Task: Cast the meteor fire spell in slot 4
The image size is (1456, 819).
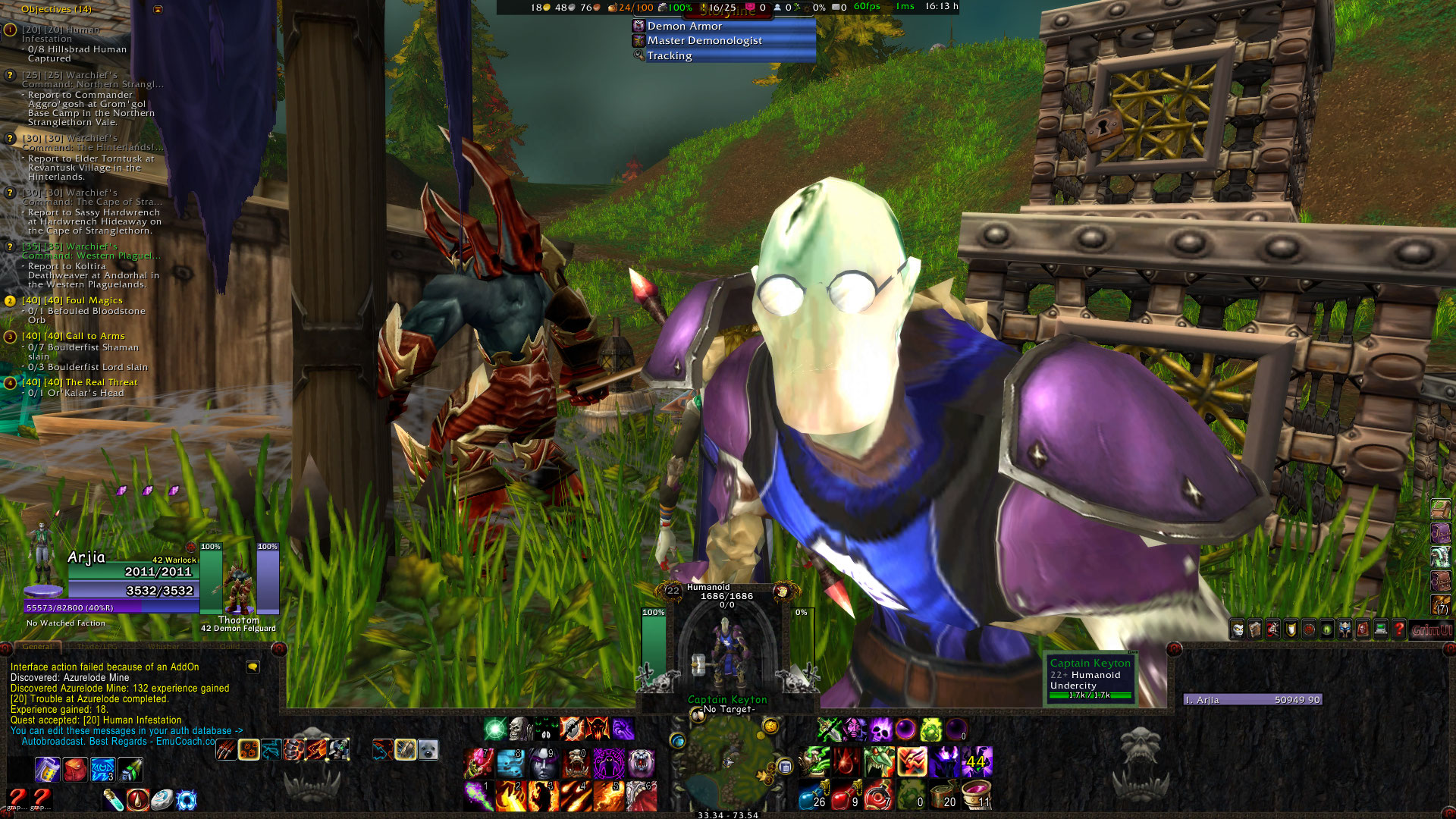Action: 575,796
